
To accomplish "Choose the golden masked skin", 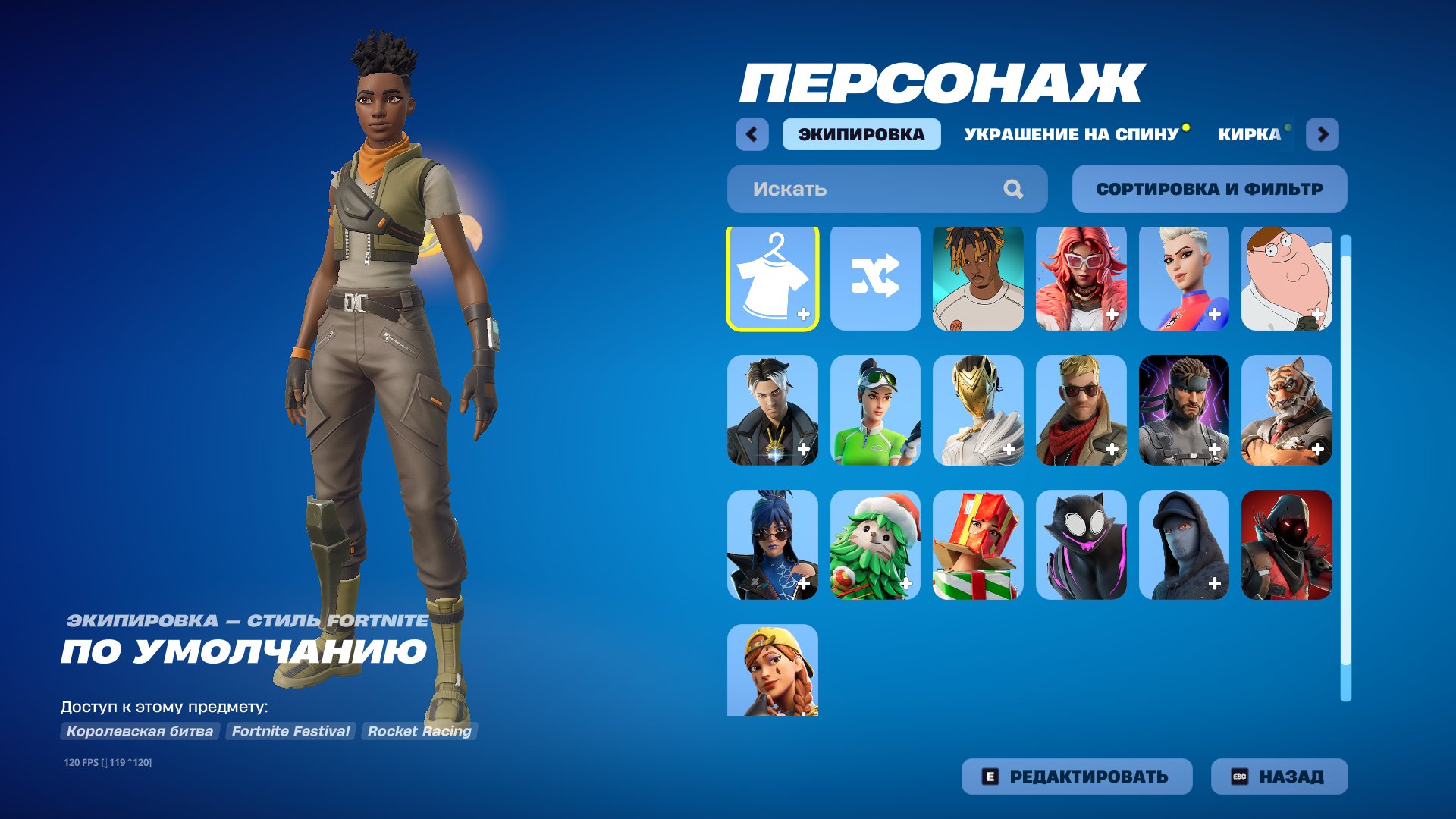I will click(978, 409).
